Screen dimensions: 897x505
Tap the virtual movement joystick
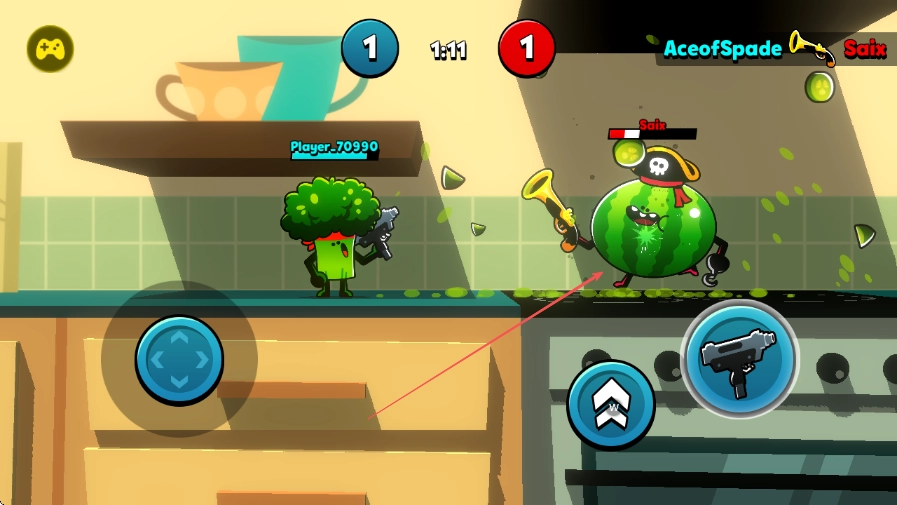pos(179,359)
